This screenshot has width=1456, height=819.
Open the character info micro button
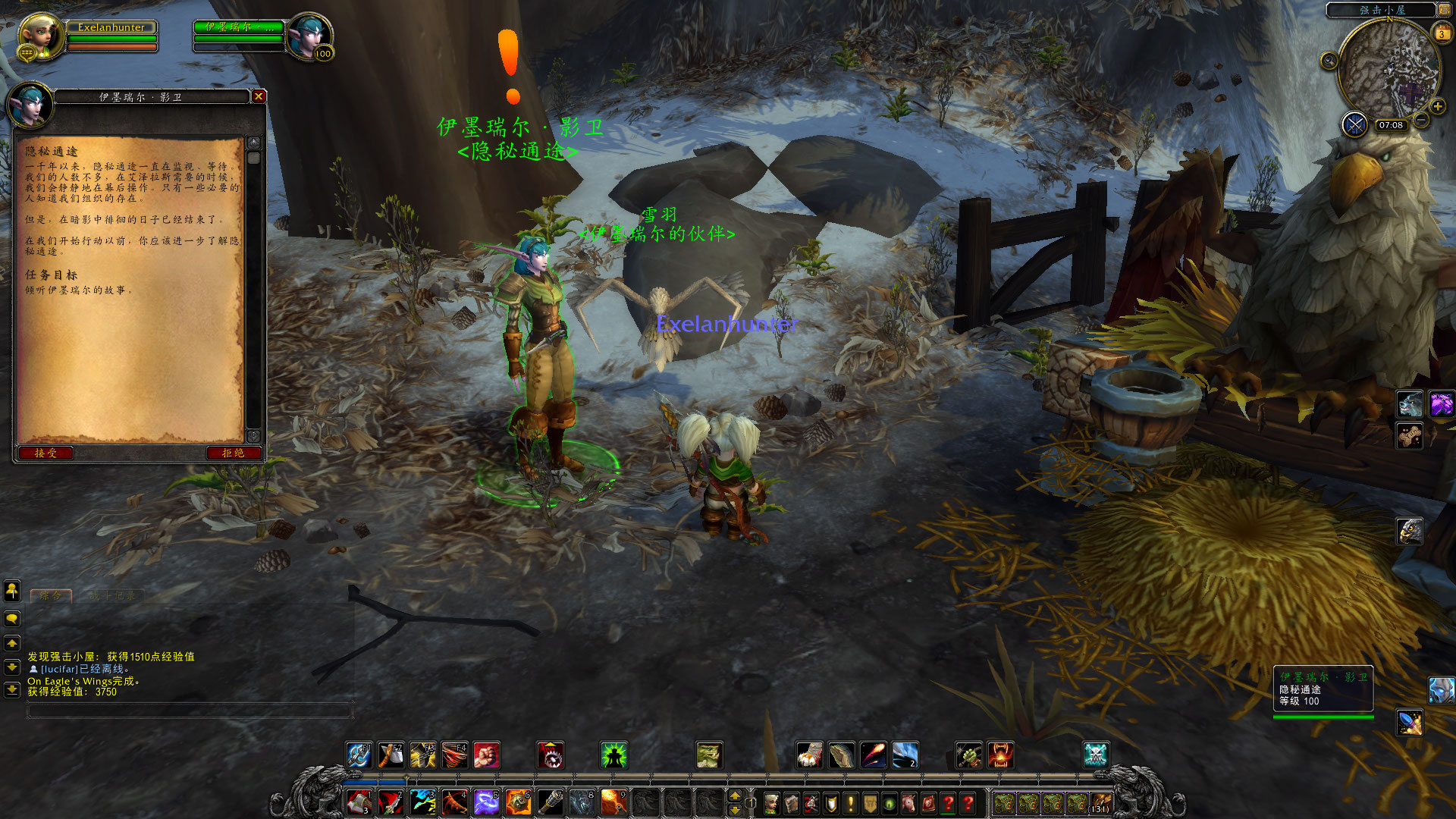click(x=771, y=803)
